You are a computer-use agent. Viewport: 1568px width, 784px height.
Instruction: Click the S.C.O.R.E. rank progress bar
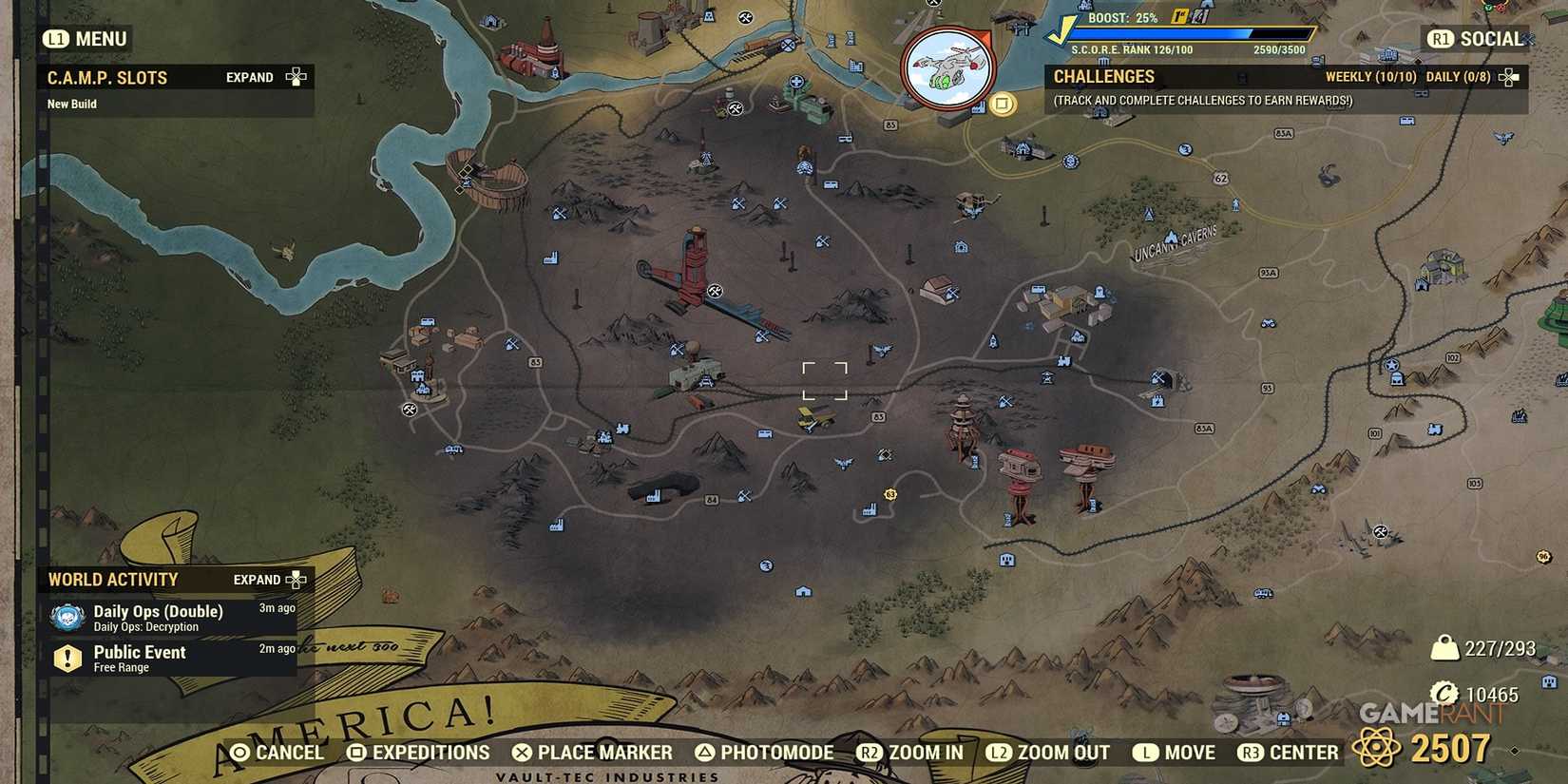point(1193,35)
